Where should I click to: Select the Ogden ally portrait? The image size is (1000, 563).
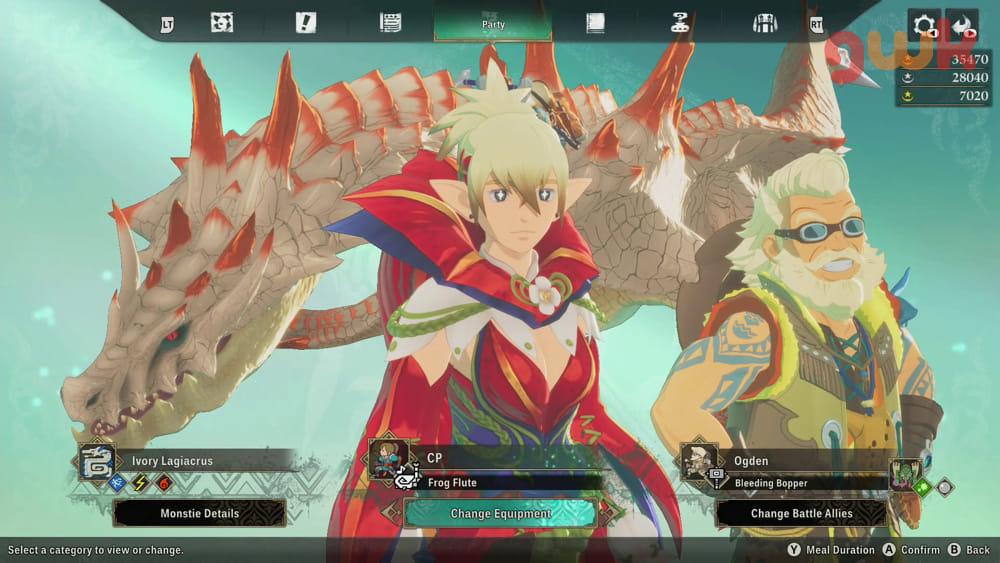700,462
